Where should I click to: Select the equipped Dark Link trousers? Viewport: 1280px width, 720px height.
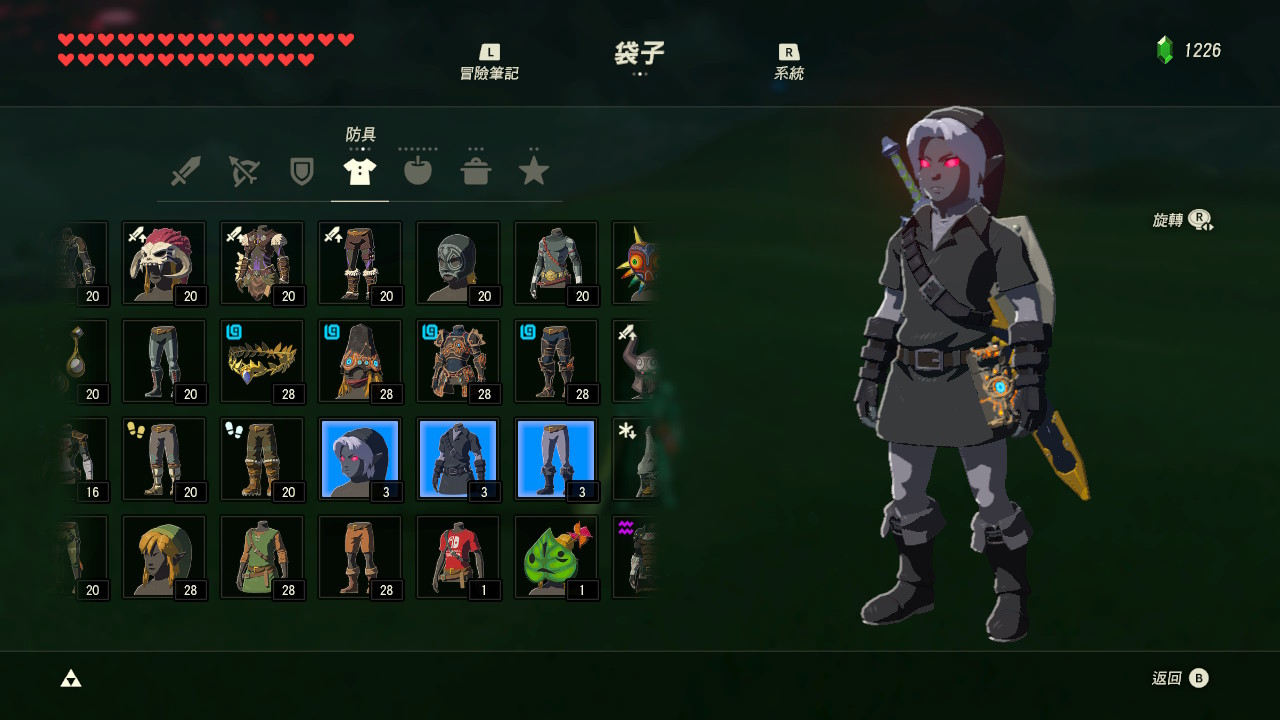click(x=556, y=459)
